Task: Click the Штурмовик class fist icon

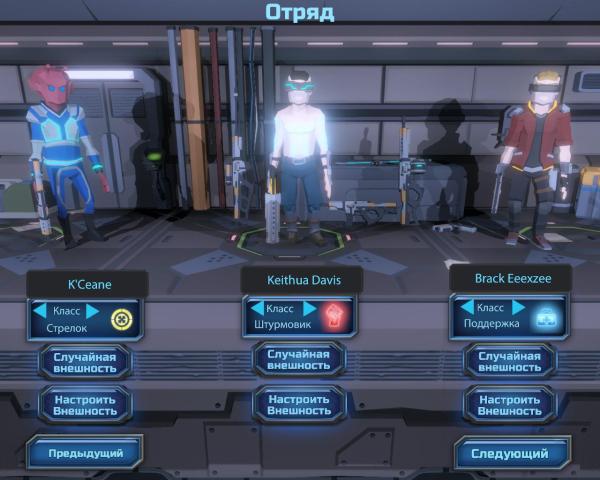Action: (336, 317)
